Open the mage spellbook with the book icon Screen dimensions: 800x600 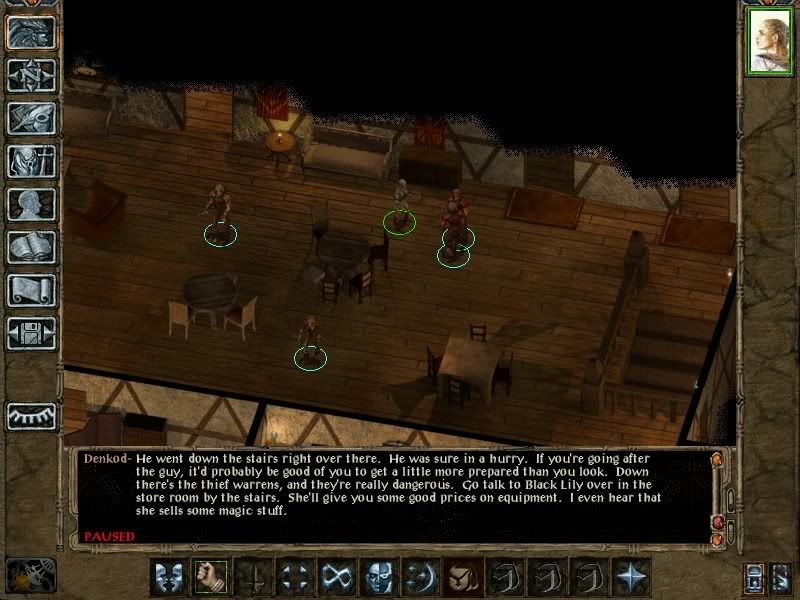[x=31, y=247]
